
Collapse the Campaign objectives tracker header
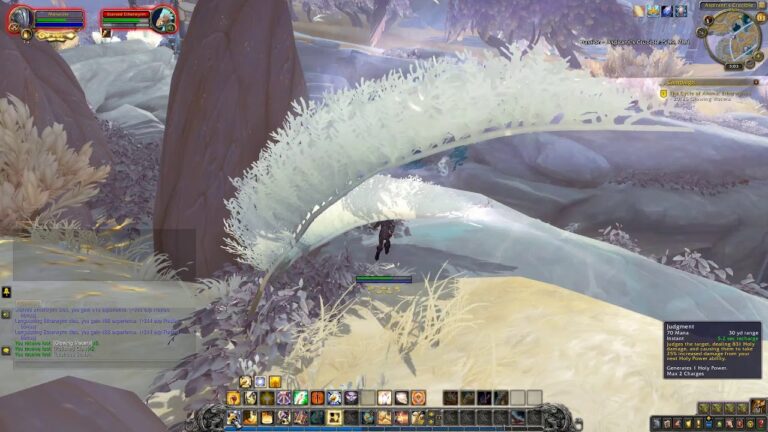point(757,82)
